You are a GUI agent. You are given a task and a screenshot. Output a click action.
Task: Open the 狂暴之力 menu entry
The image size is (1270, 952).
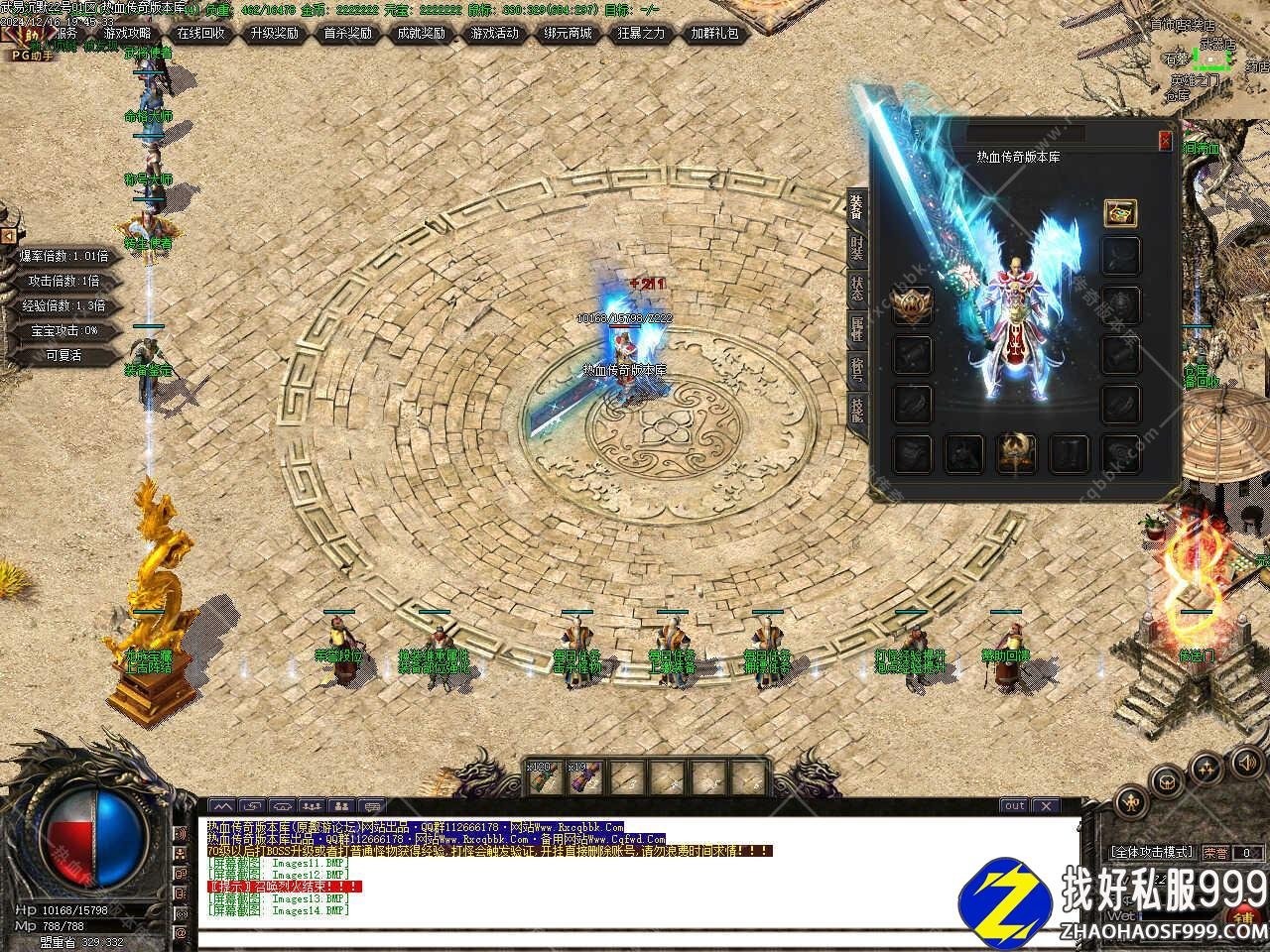639,33
